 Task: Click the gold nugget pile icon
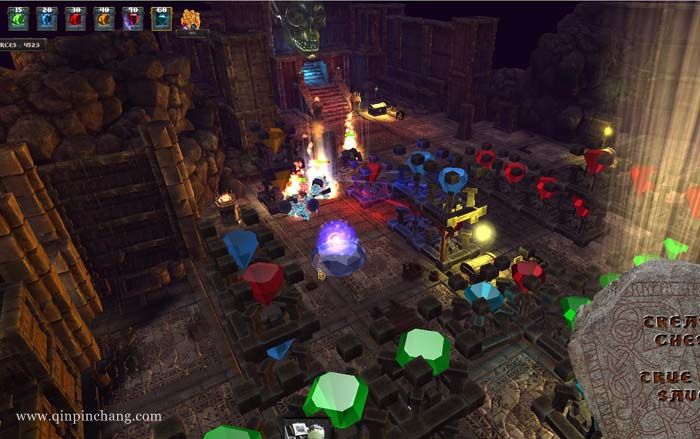[x=190, y=18]
